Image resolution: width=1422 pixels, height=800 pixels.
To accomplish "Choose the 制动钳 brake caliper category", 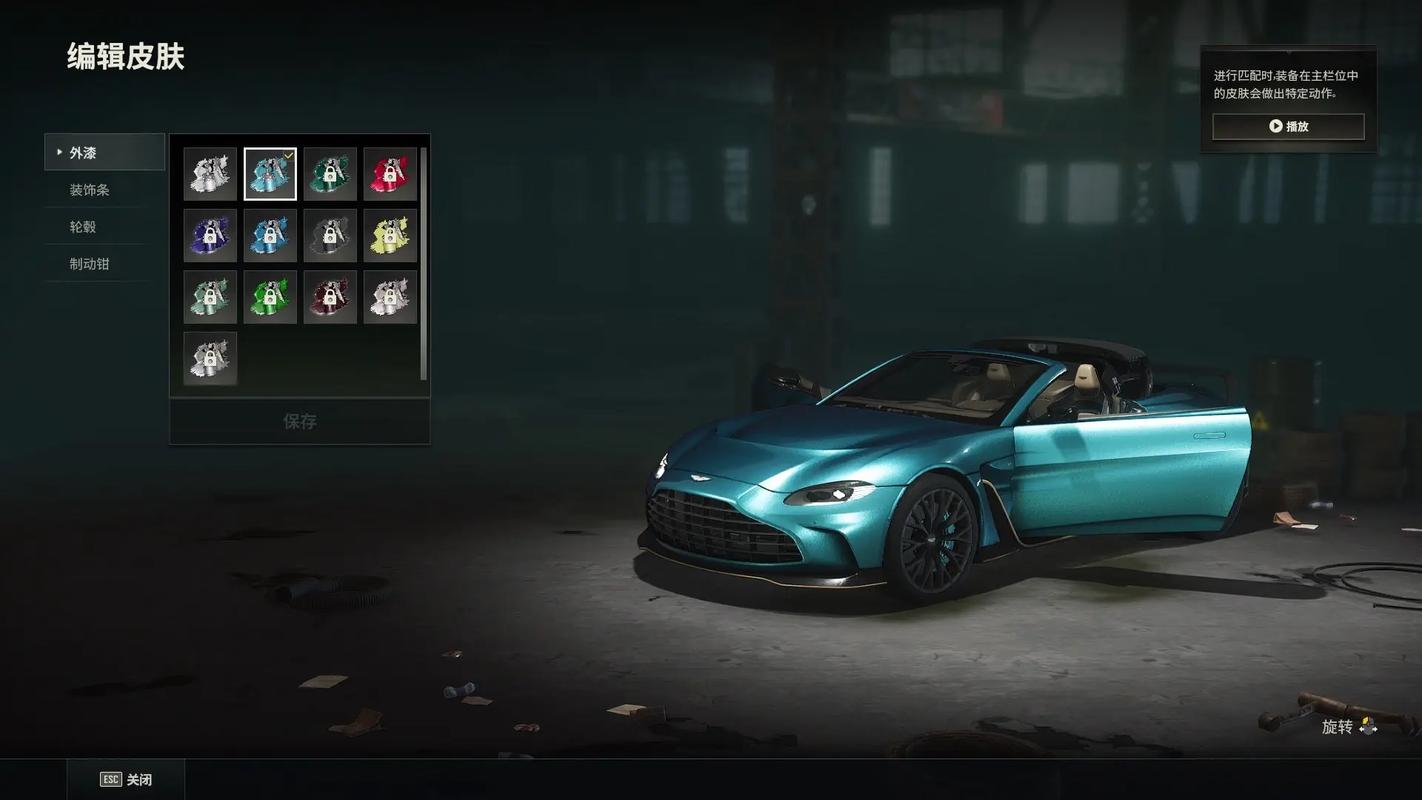I will pos(90,264).
